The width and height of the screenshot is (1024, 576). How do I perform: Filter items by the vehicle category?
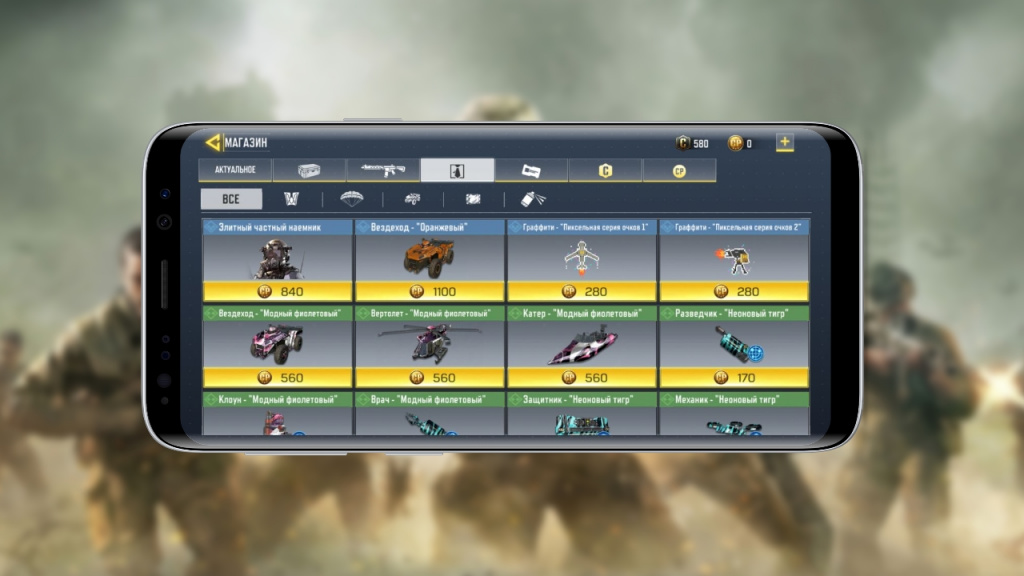pos(411,199)
